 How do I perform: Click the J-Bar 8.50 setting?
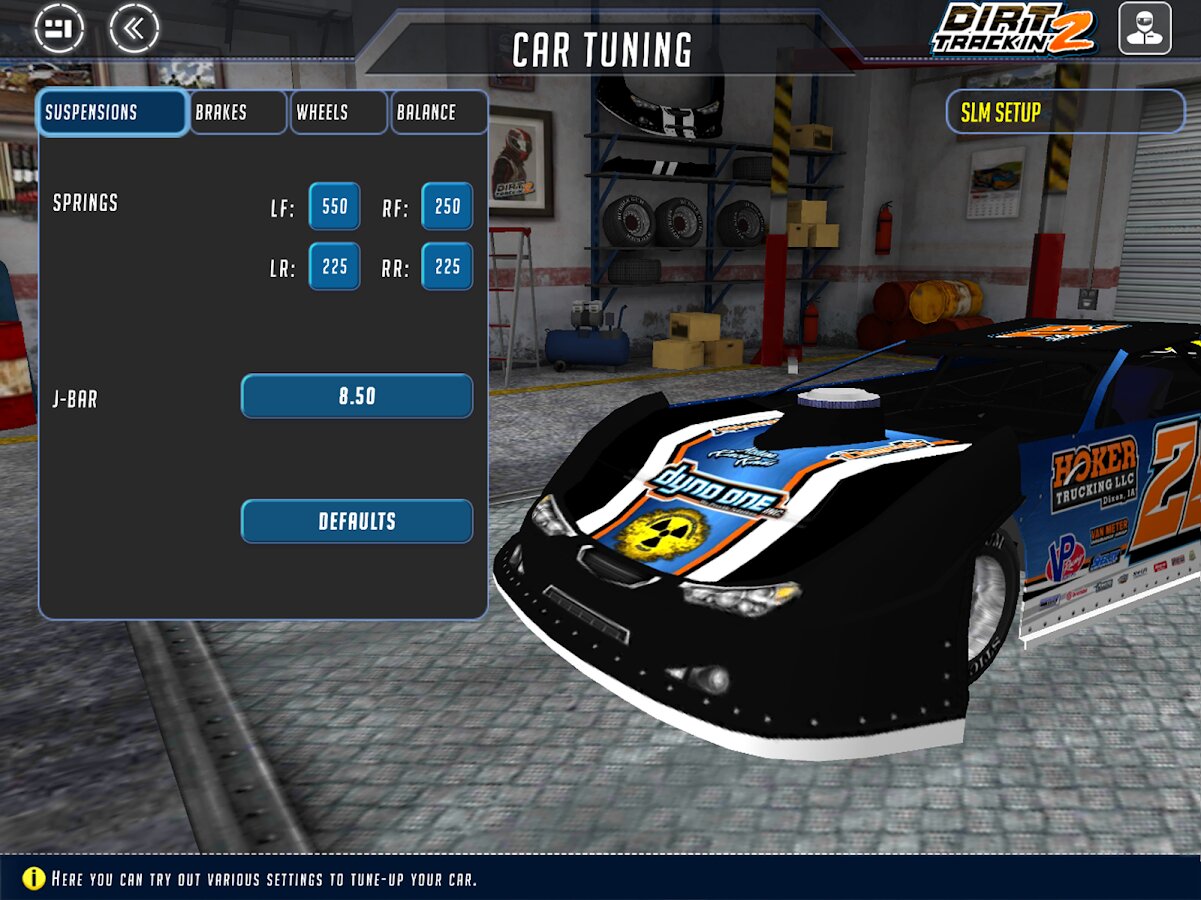[357, 396]
